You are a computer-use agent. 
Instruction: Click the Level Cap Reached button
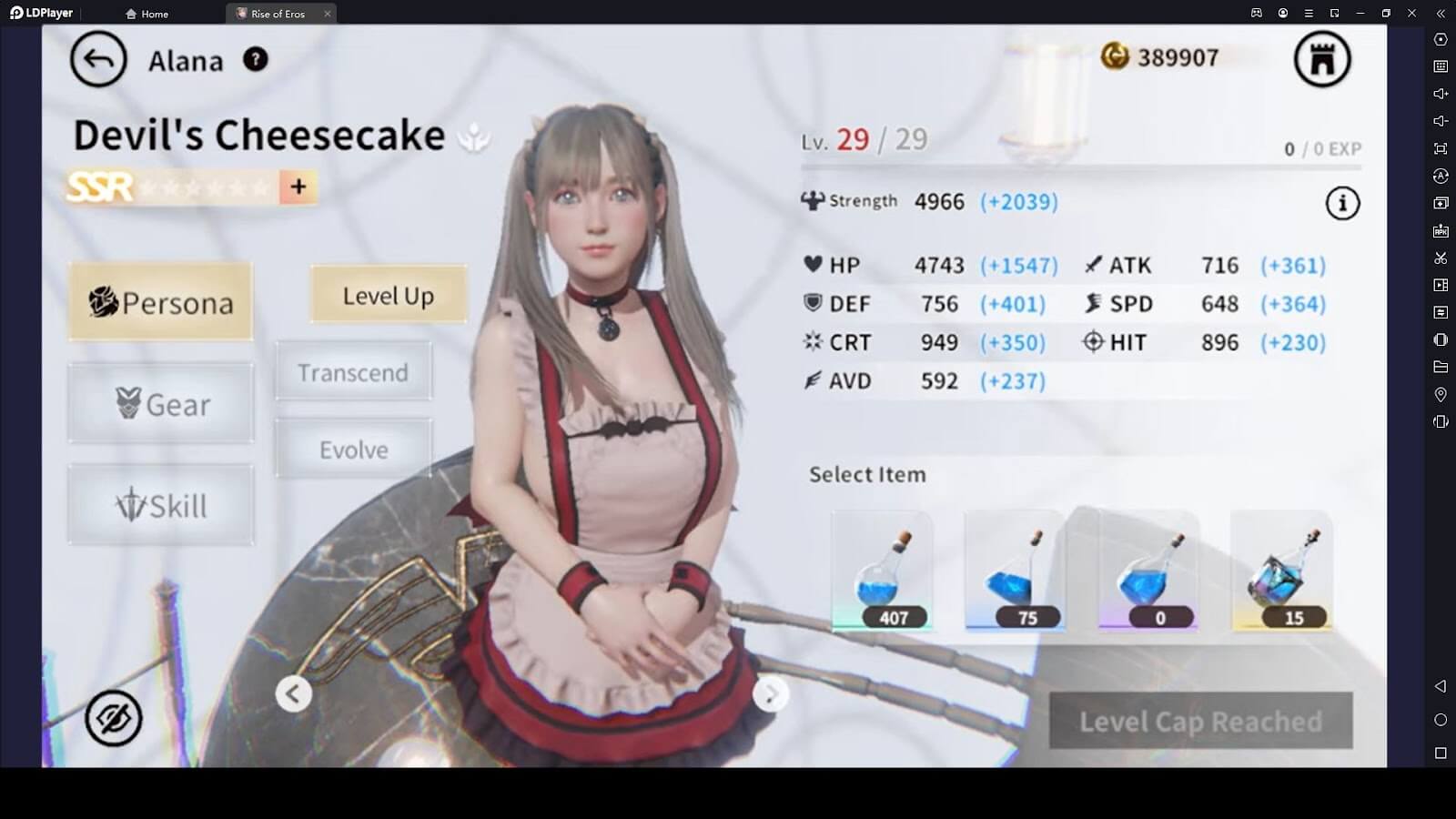(1200, 722)
